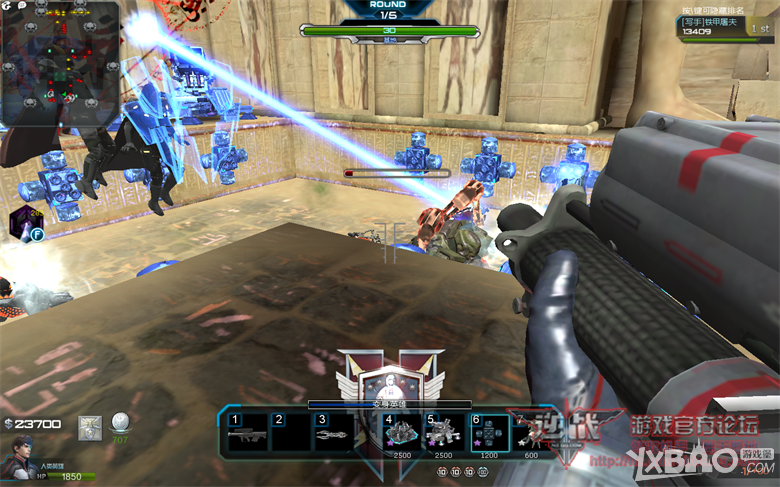This screenshot has height=487, width=780.
Task: Select the sniper rifle in slot 1
Action: tap(247, 434)
